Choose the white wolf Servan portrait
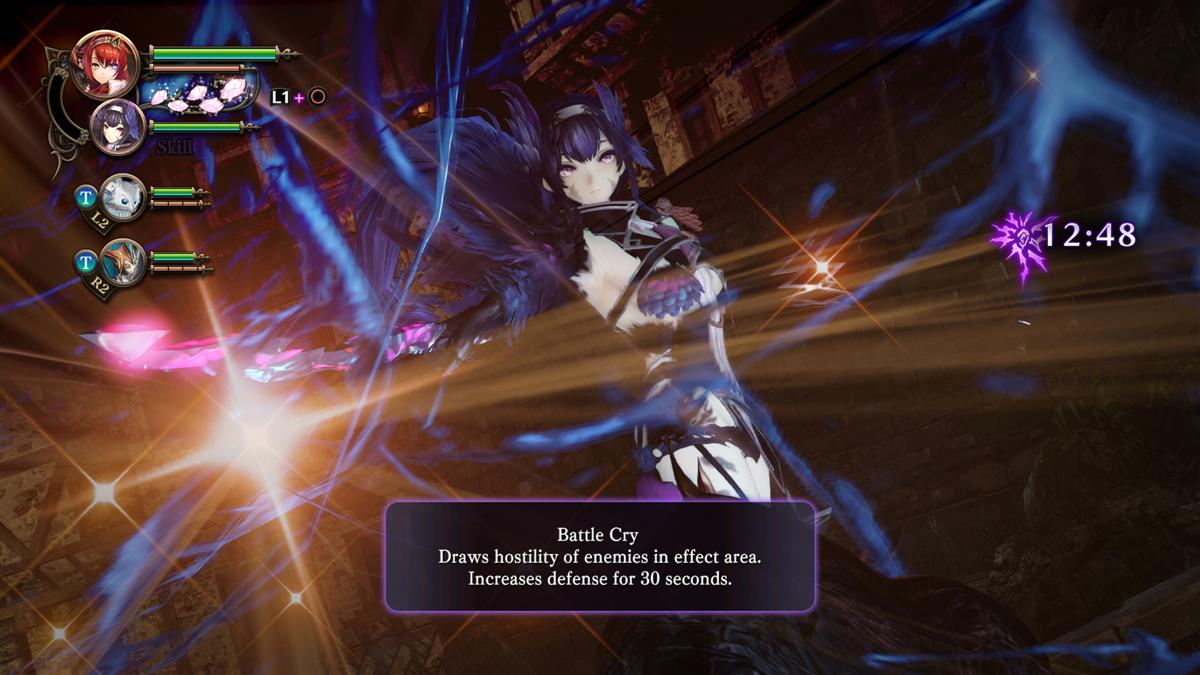This screenshot has width=1200, height=675. 124,194
